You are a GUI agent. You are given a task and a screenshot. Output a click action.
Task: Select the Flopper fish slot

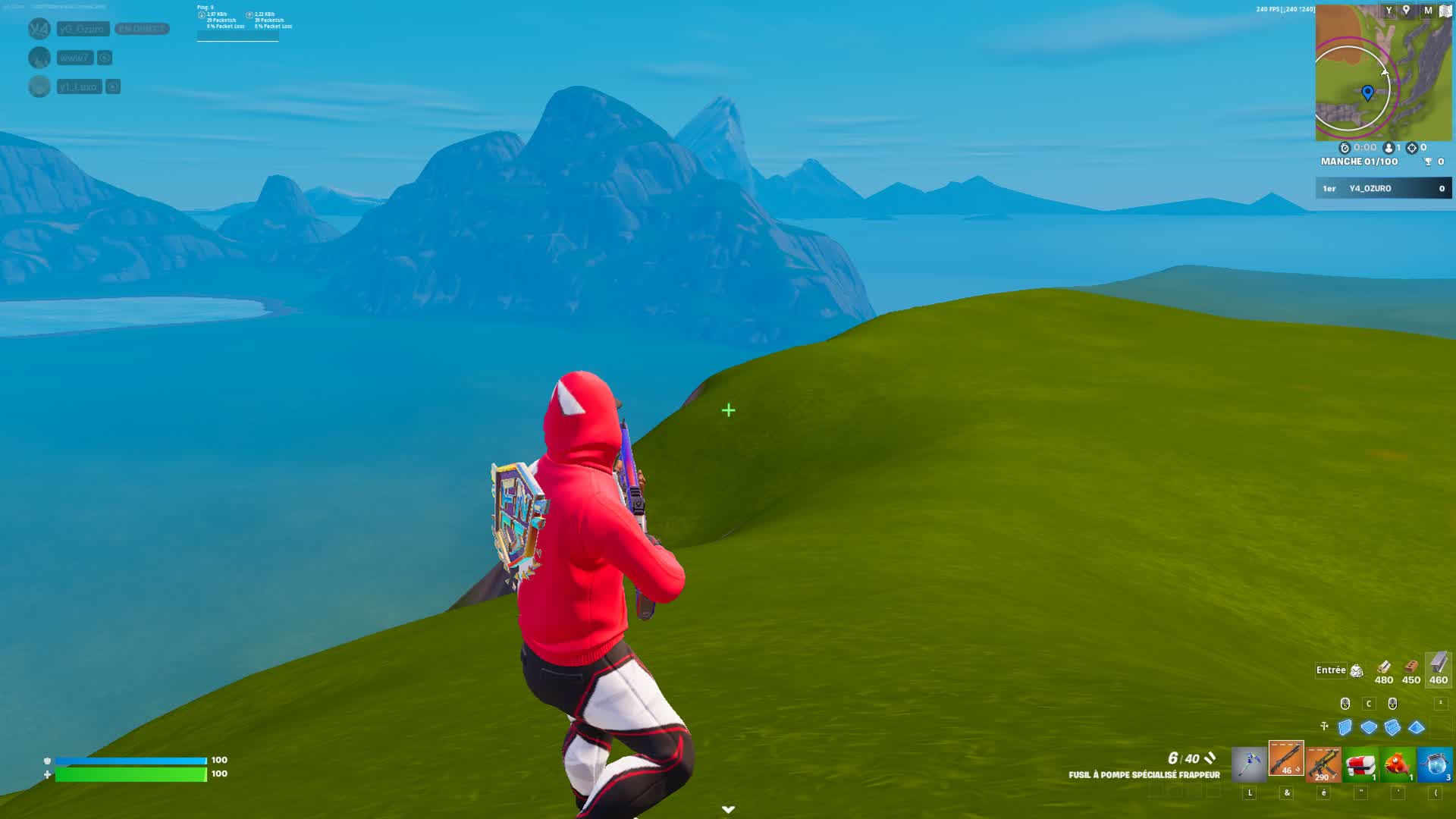(1397, 764)
